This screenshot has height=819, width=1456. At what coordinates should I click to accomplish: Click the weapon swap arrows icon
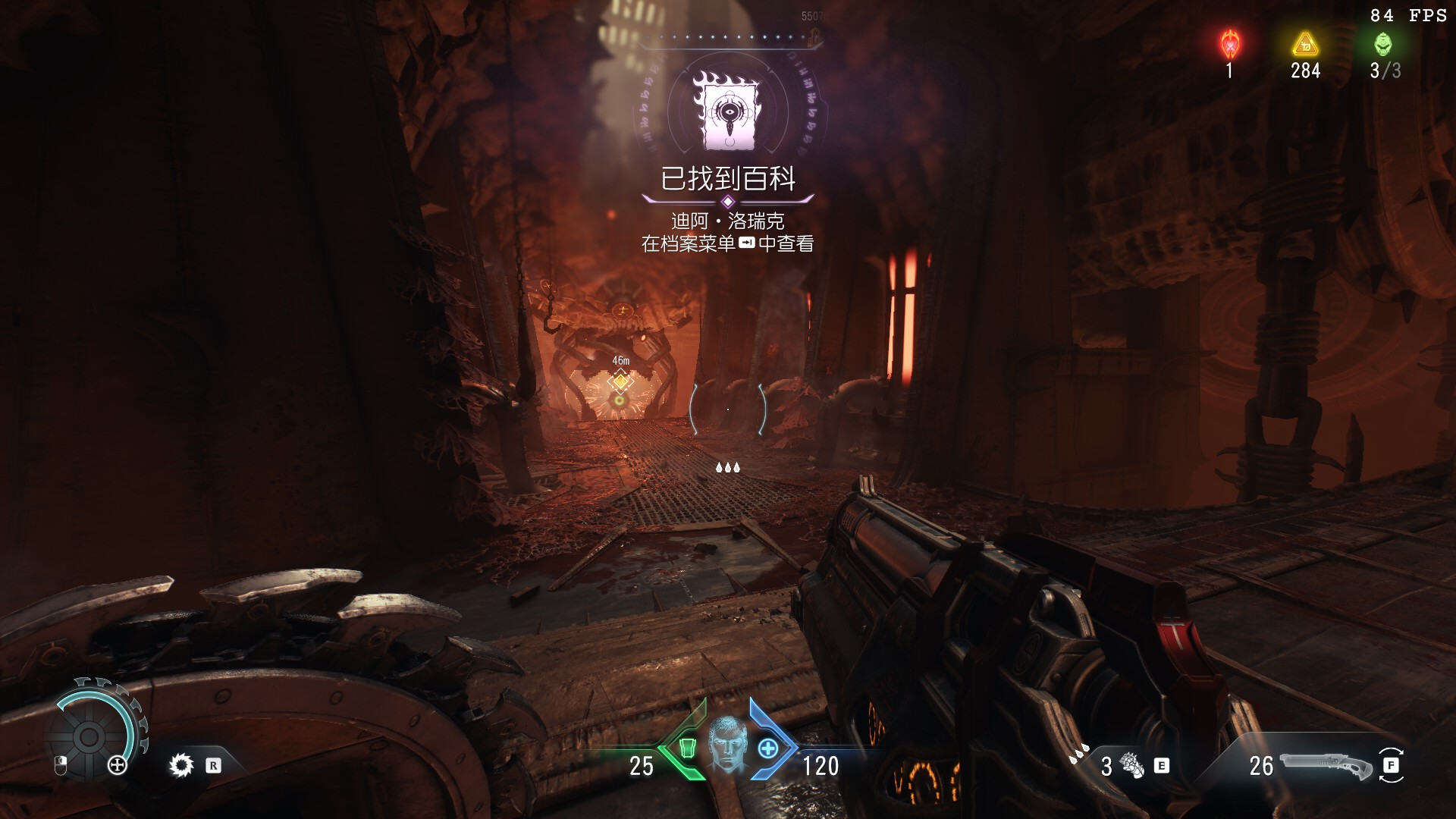pos(1391,765)
